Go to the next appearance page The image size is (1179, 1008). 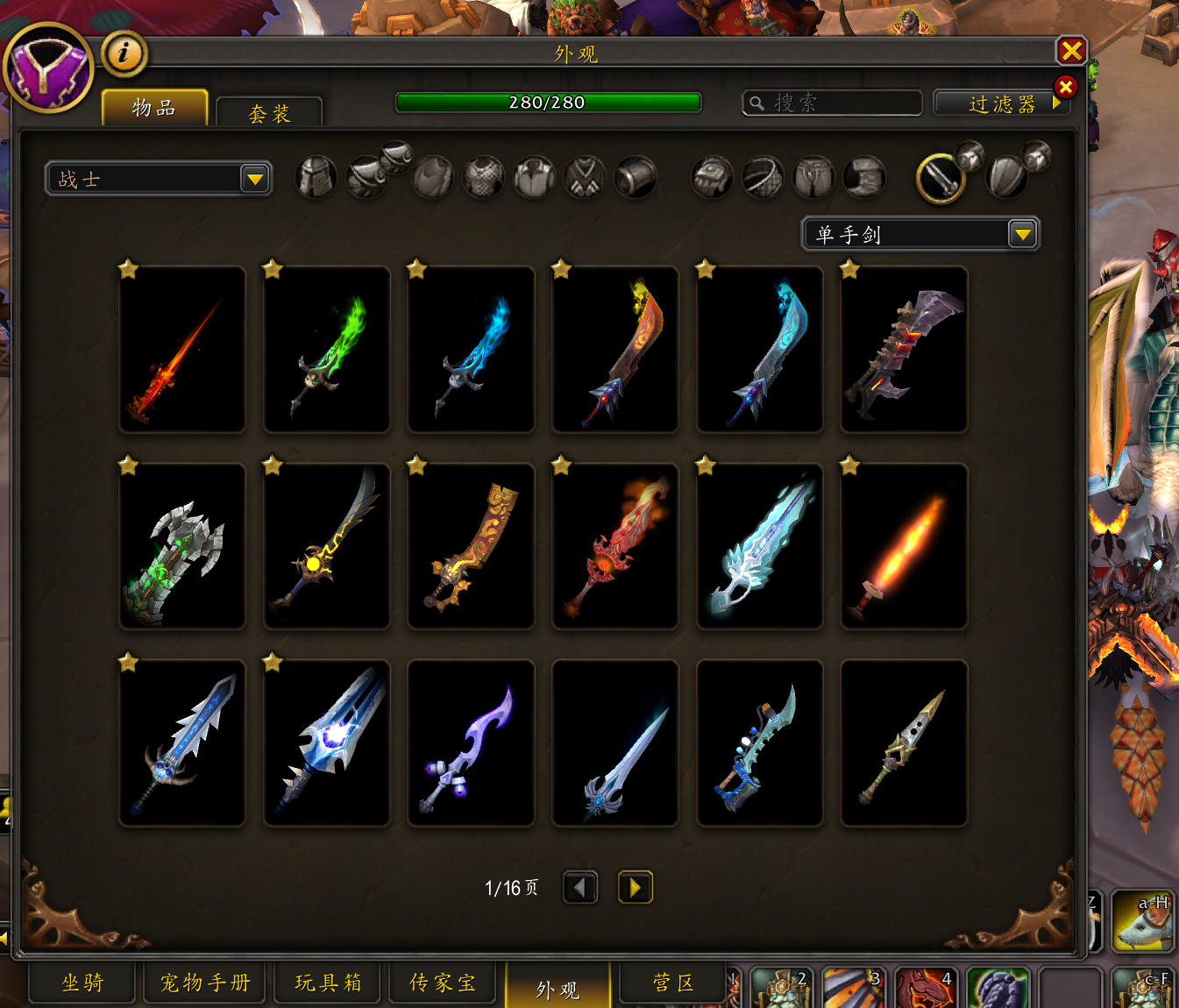pos(635,887)
